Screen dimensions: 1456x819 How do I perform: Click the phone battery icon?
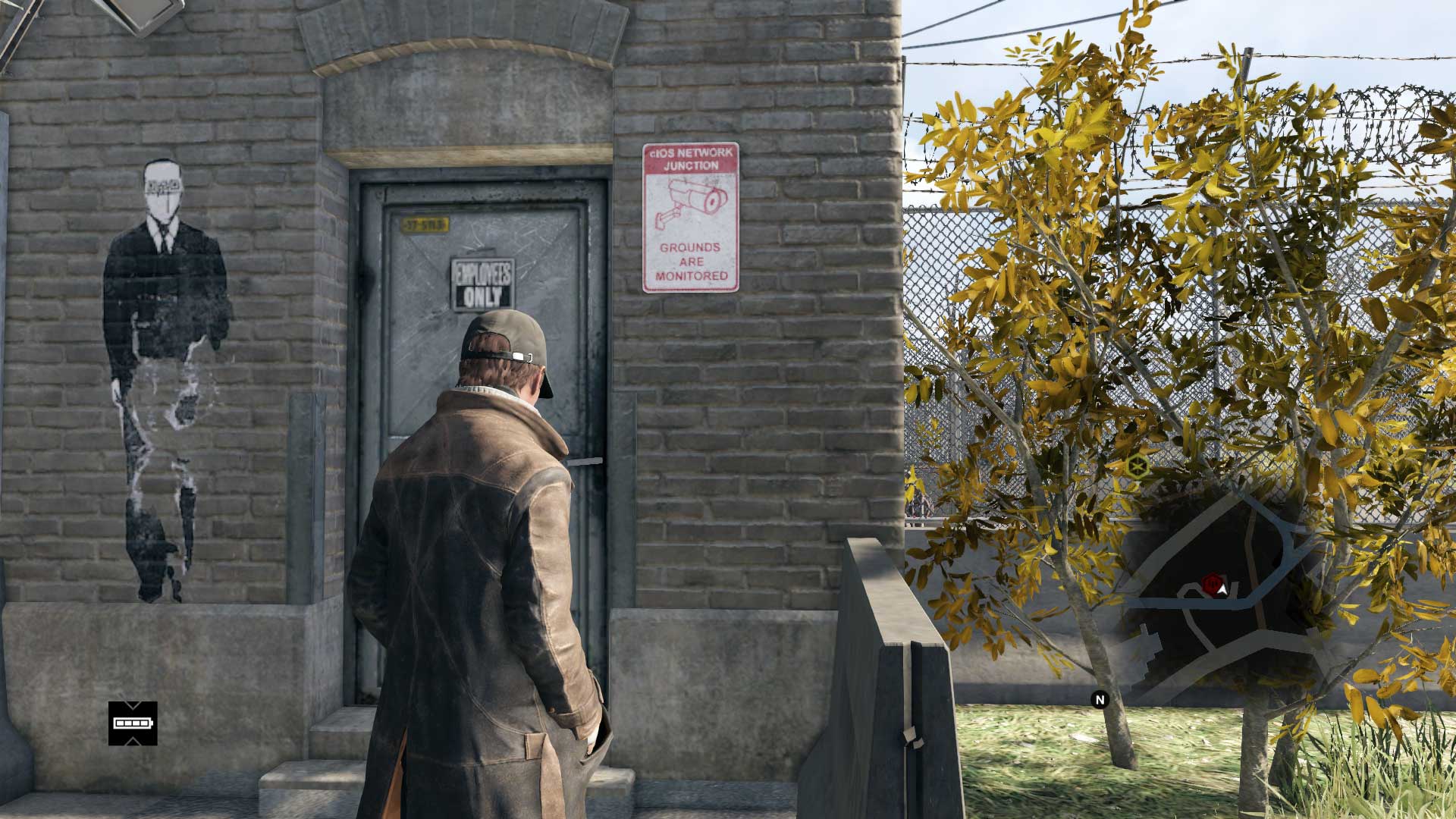click(x=133, y=723)
